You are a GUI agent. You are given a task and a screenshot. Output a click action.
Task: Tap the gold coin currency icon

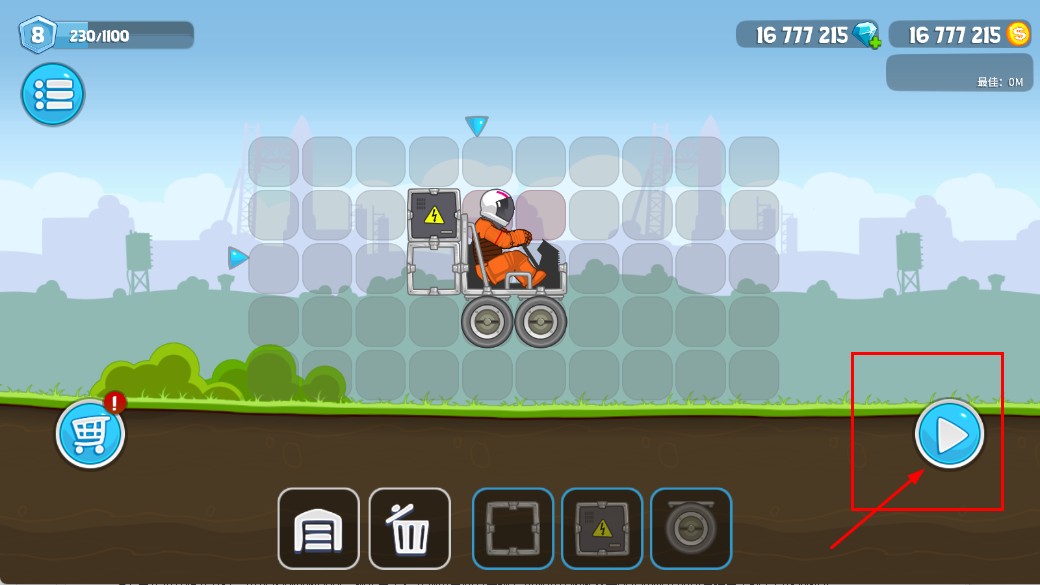(1018, 35)
